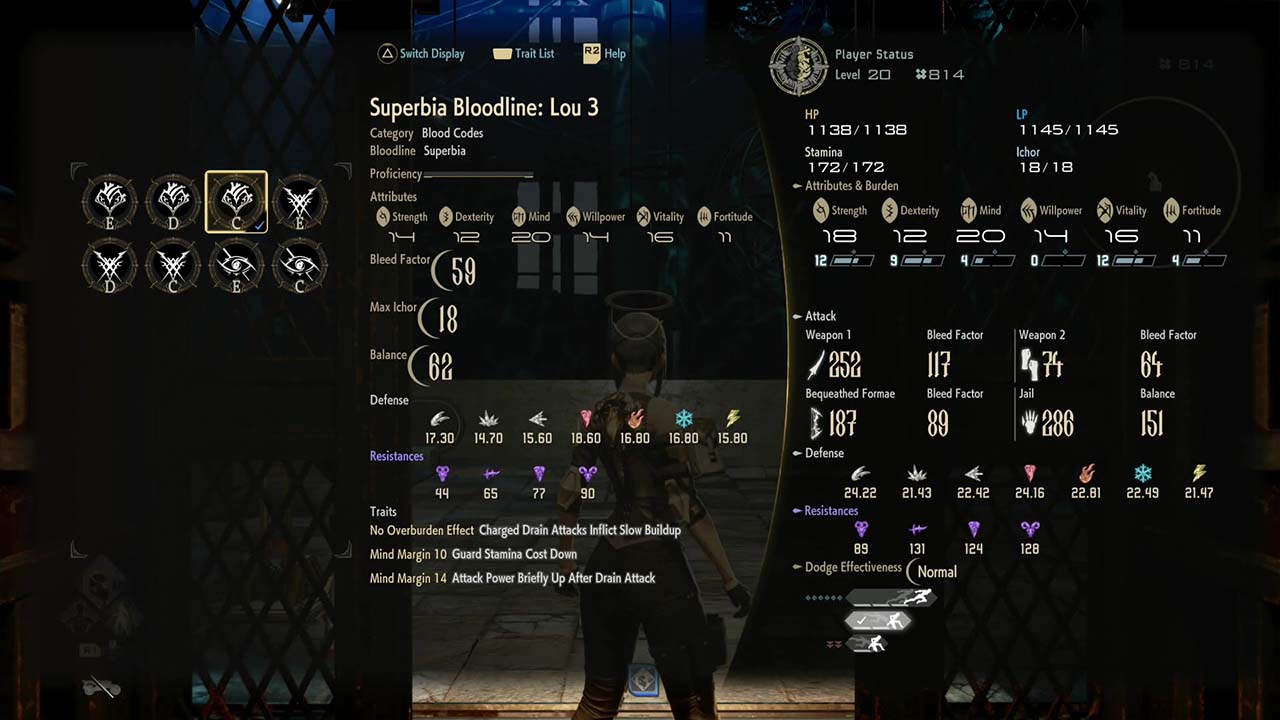
Task: Choose the rank C crossed-blades blood code
Action: click(173, 265)
